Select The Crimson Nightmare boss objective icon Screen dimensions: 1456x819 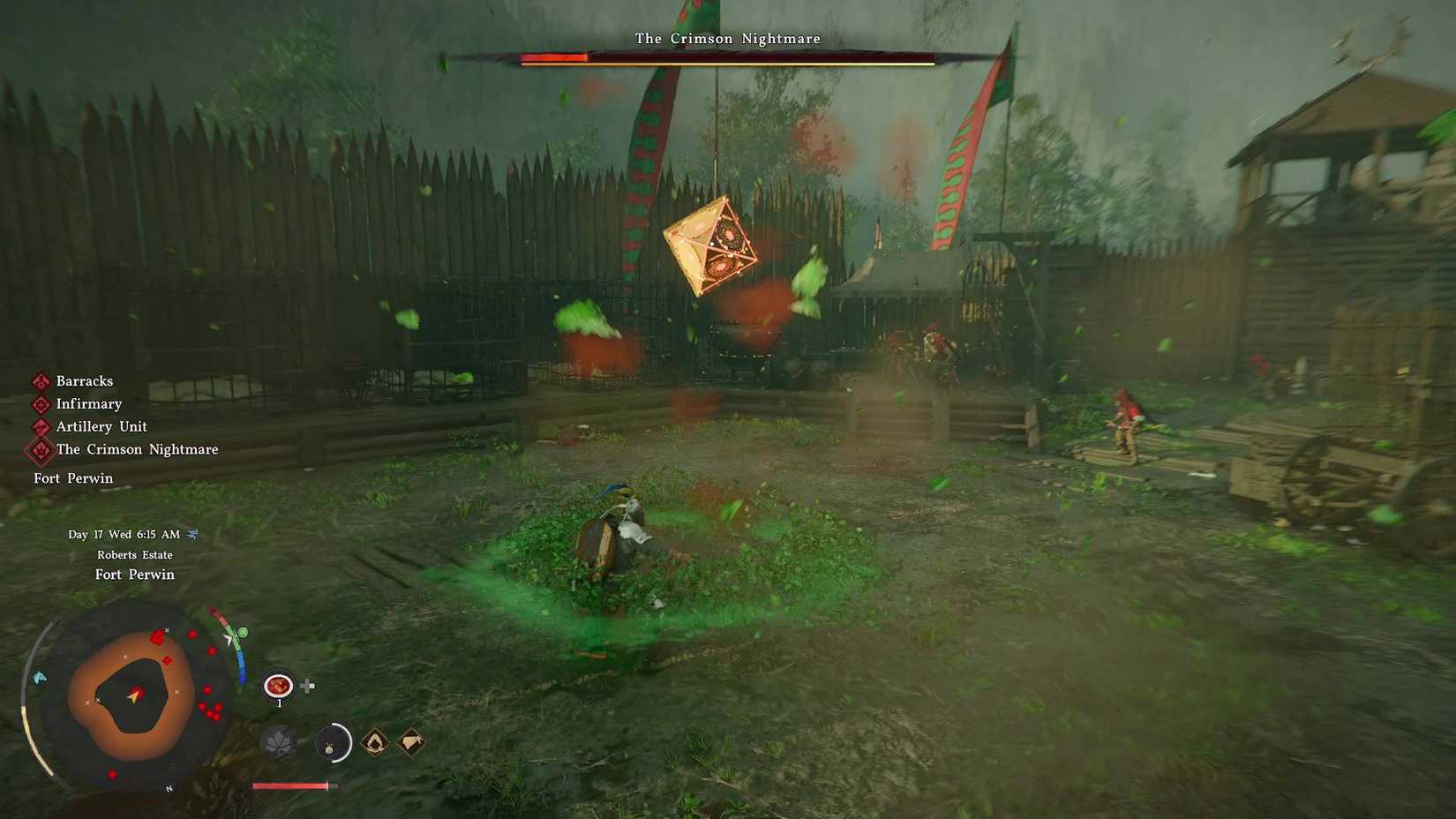point(39,451)
